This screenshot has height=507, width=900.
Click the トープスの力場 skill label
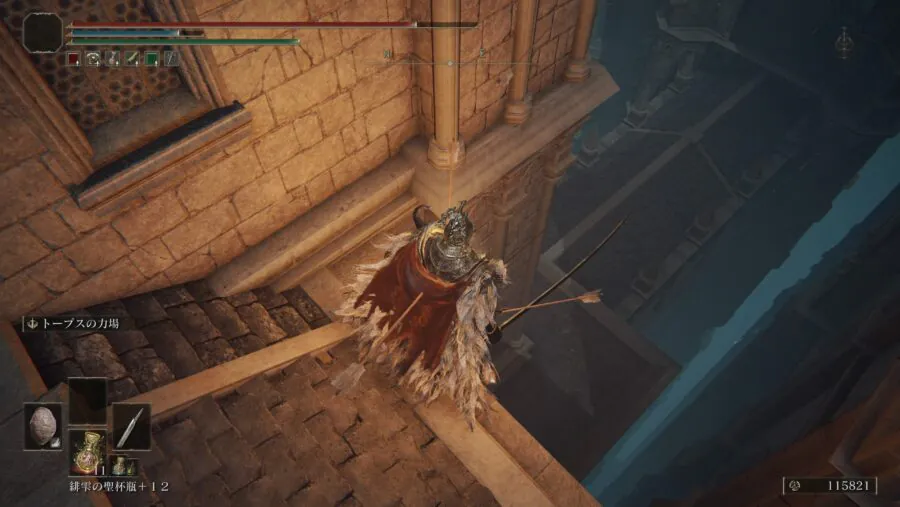(76, 324)
